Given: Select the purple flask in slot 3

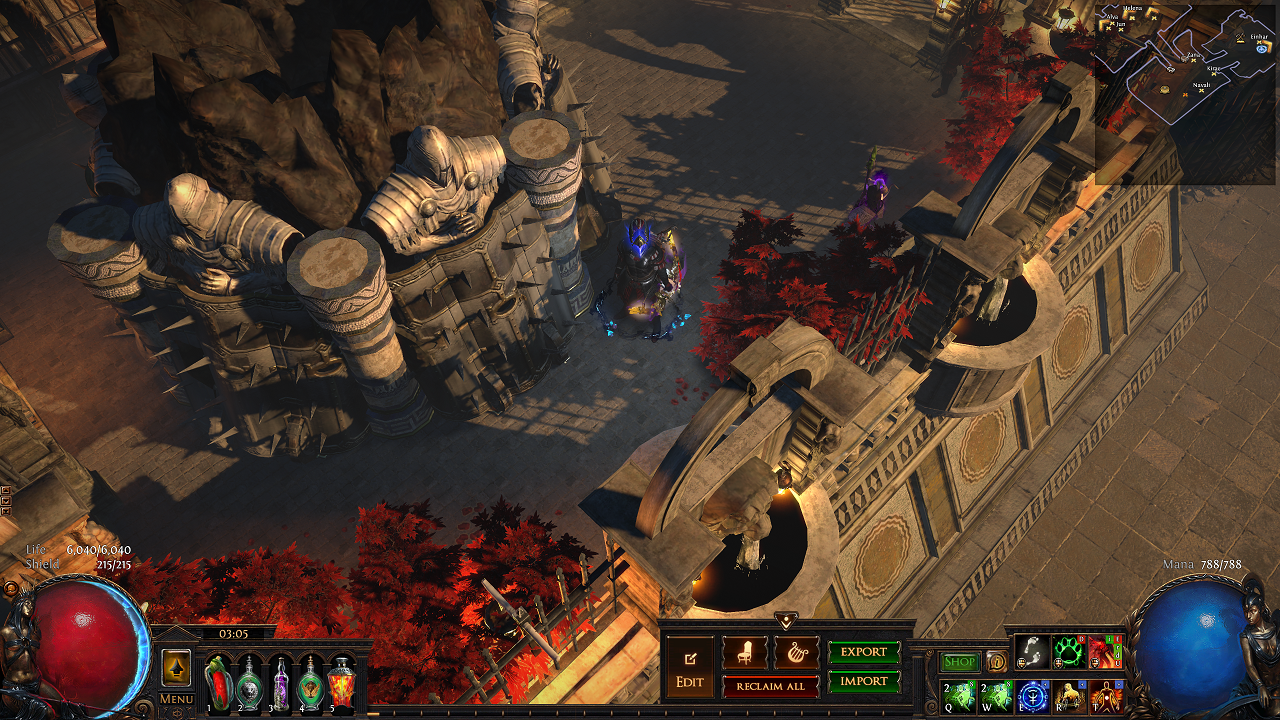Looking at the screenshot, I should pyautogui.click(x=280, y=682).
